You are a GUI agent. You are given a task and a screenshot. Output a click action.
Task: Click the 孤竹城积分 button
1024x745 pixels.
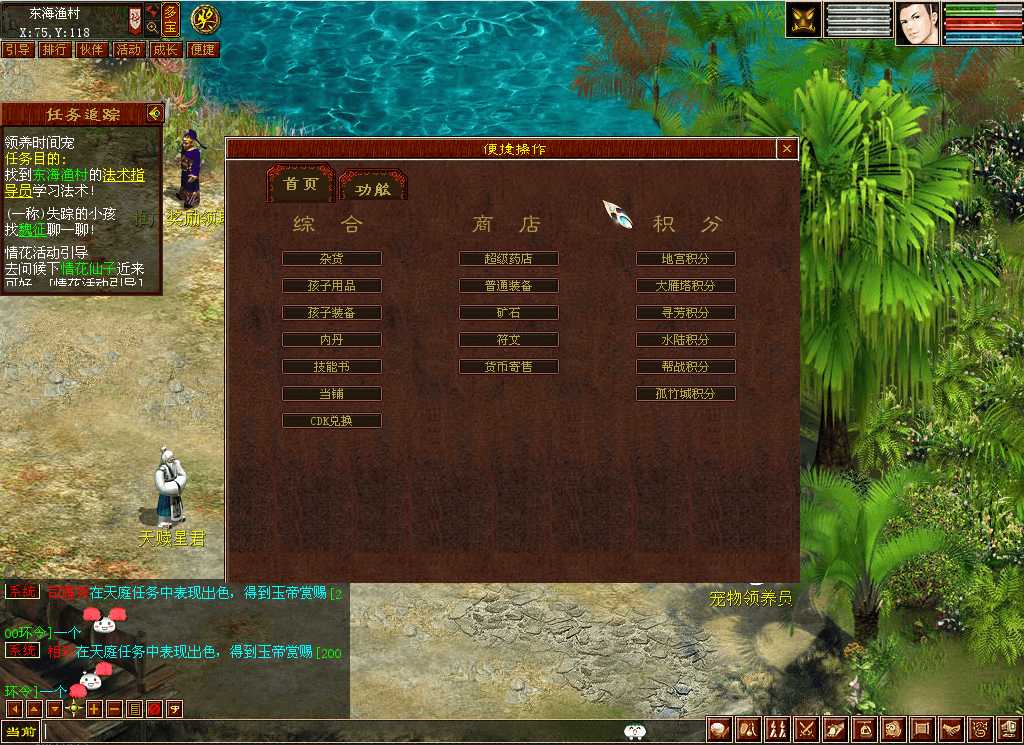[686, 394]
